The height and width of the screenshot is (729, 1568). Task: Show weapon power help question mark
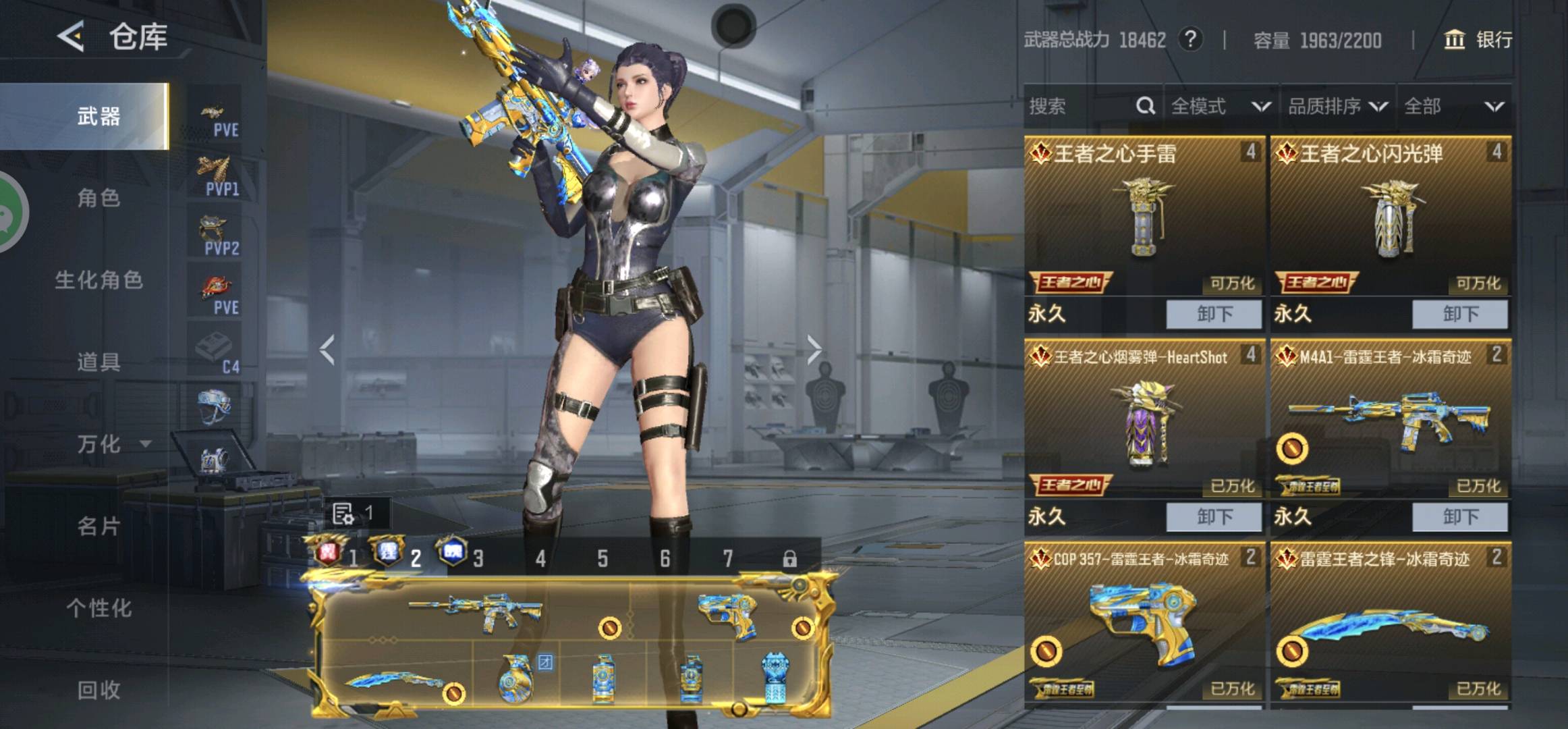click(x=1191, y=40)
